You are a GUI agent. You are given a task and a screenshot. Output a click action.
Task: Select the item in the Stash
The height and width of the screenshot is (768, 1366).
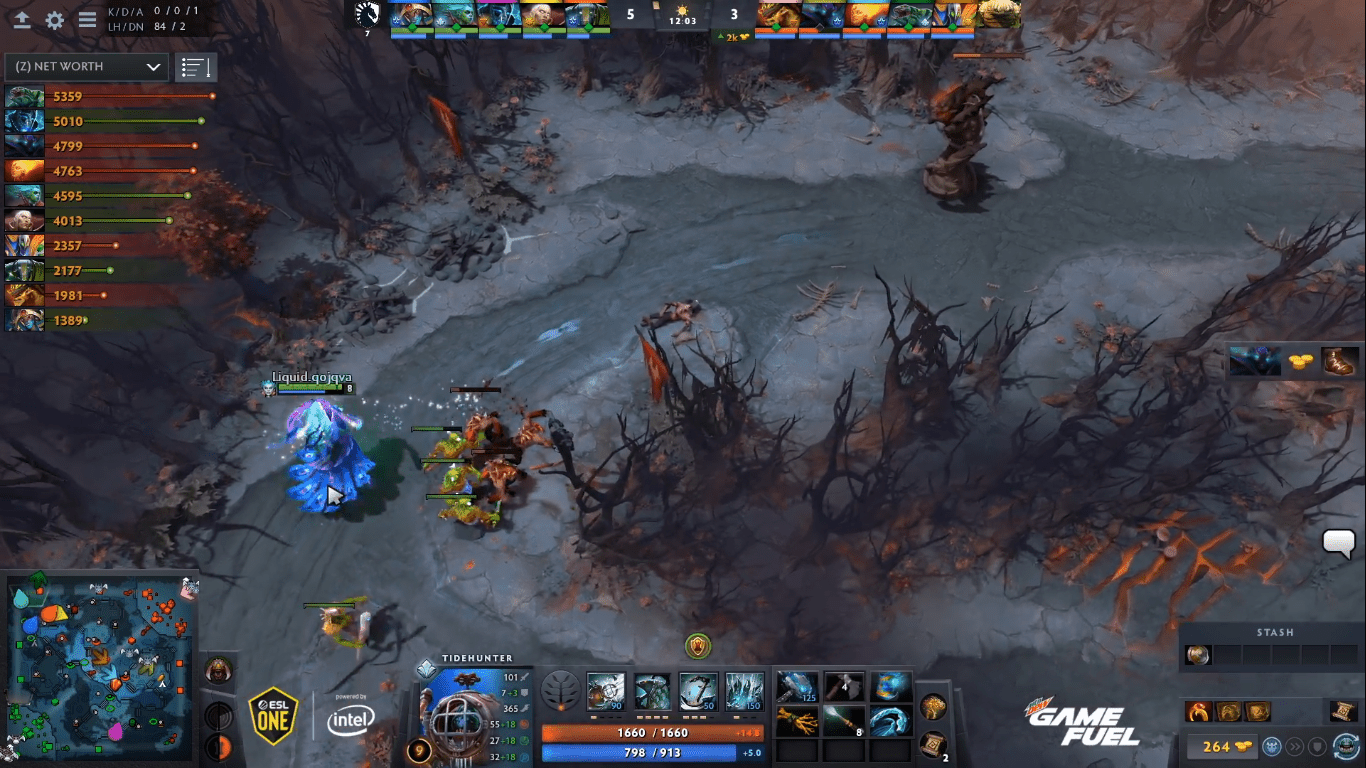pyautogui.click(x=1197, y=655)
